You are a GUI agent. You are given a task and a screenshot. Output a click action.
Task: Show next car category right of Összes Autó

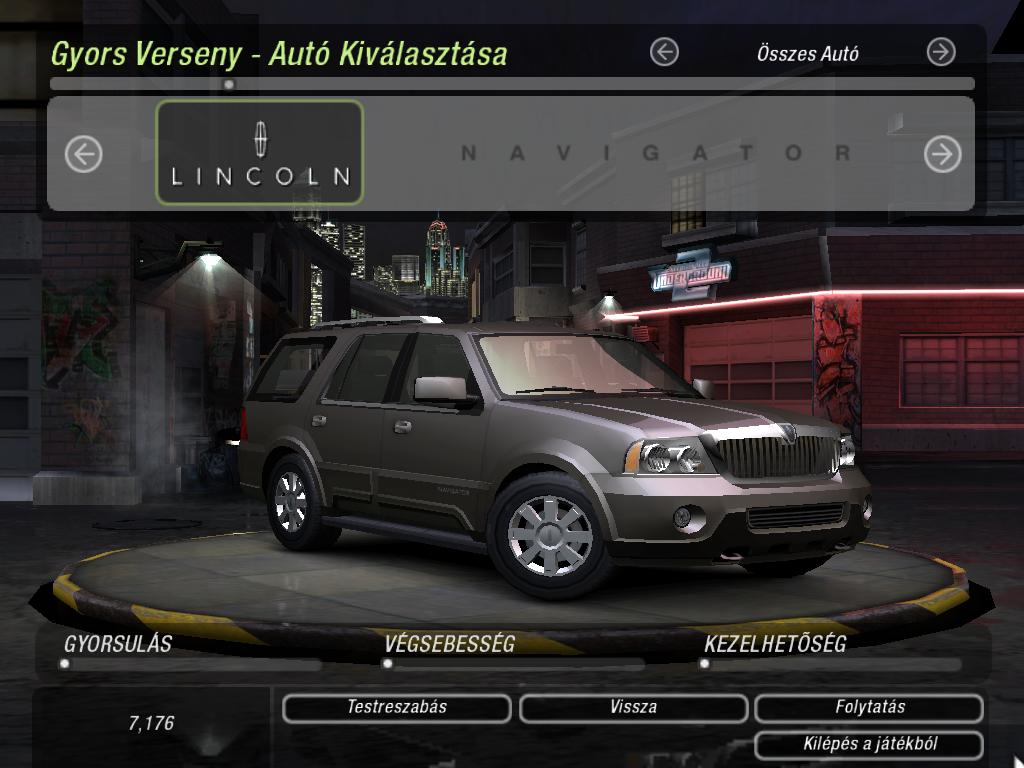click(941, 53)
